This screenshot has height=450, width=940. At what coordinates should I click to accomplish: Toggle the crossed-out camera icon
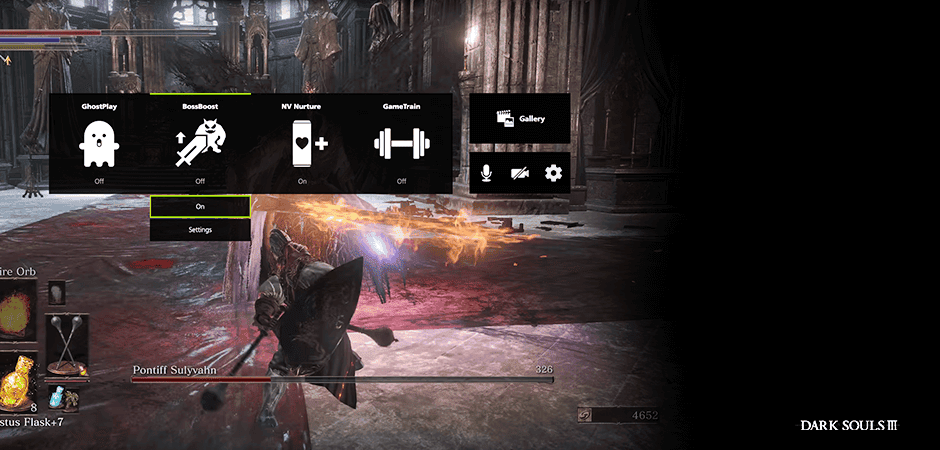(520, 173)
